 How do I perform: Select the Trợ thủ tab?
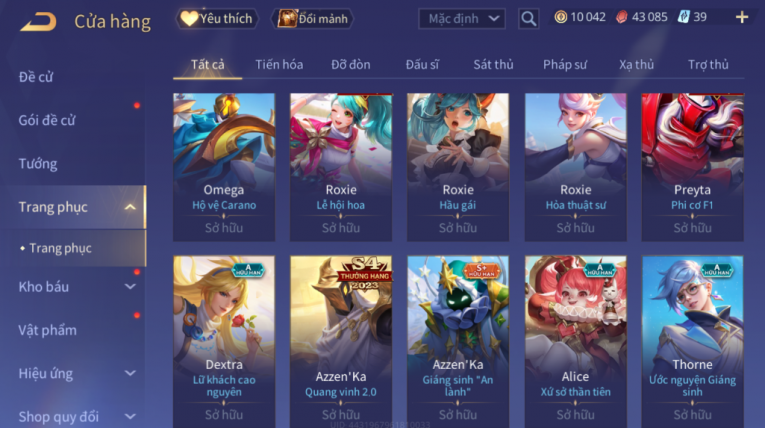click(x=708, y=65)
